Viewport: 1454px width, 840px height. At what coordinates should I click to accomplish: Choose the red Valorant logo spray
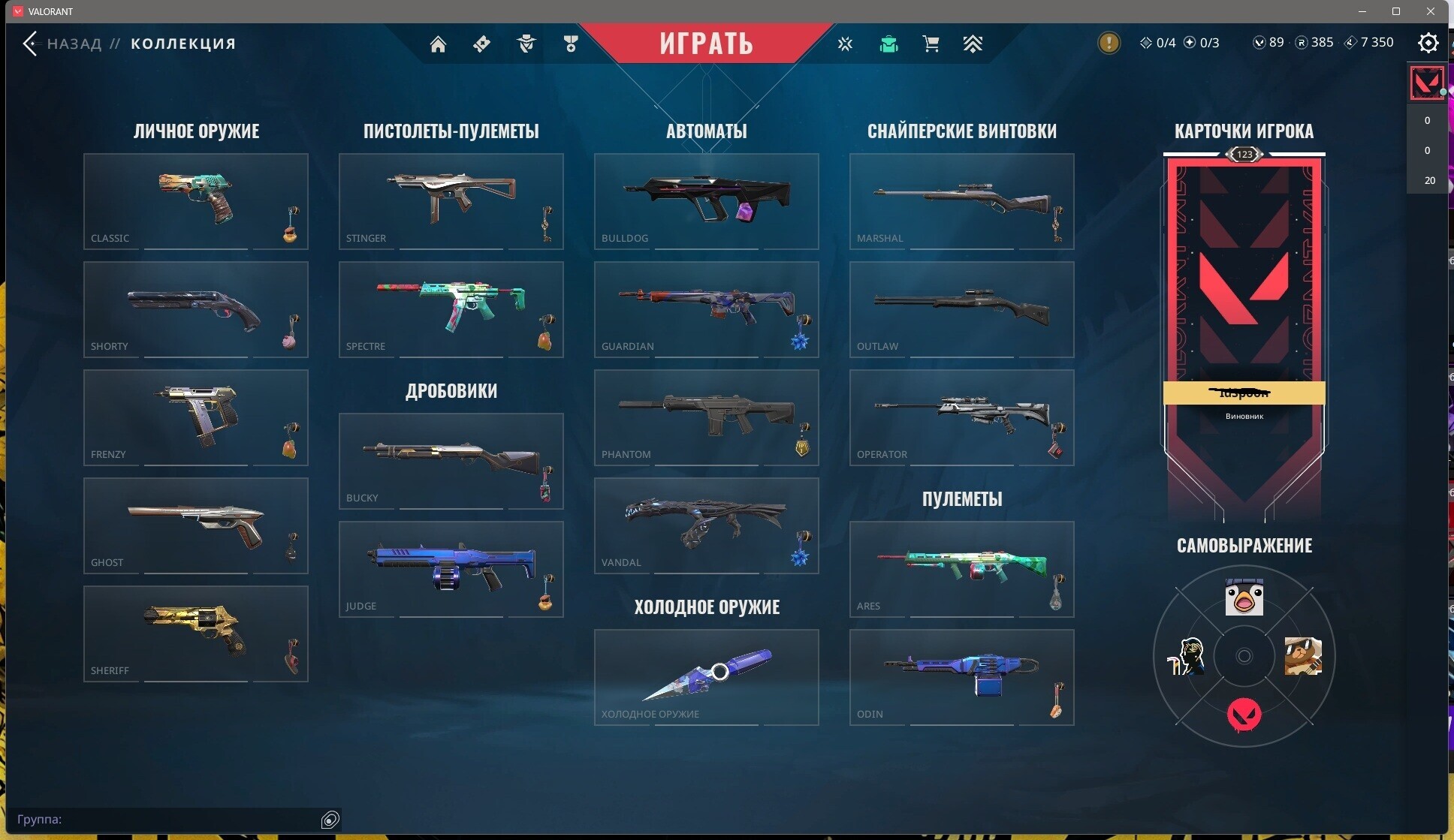coord(1244,714)
